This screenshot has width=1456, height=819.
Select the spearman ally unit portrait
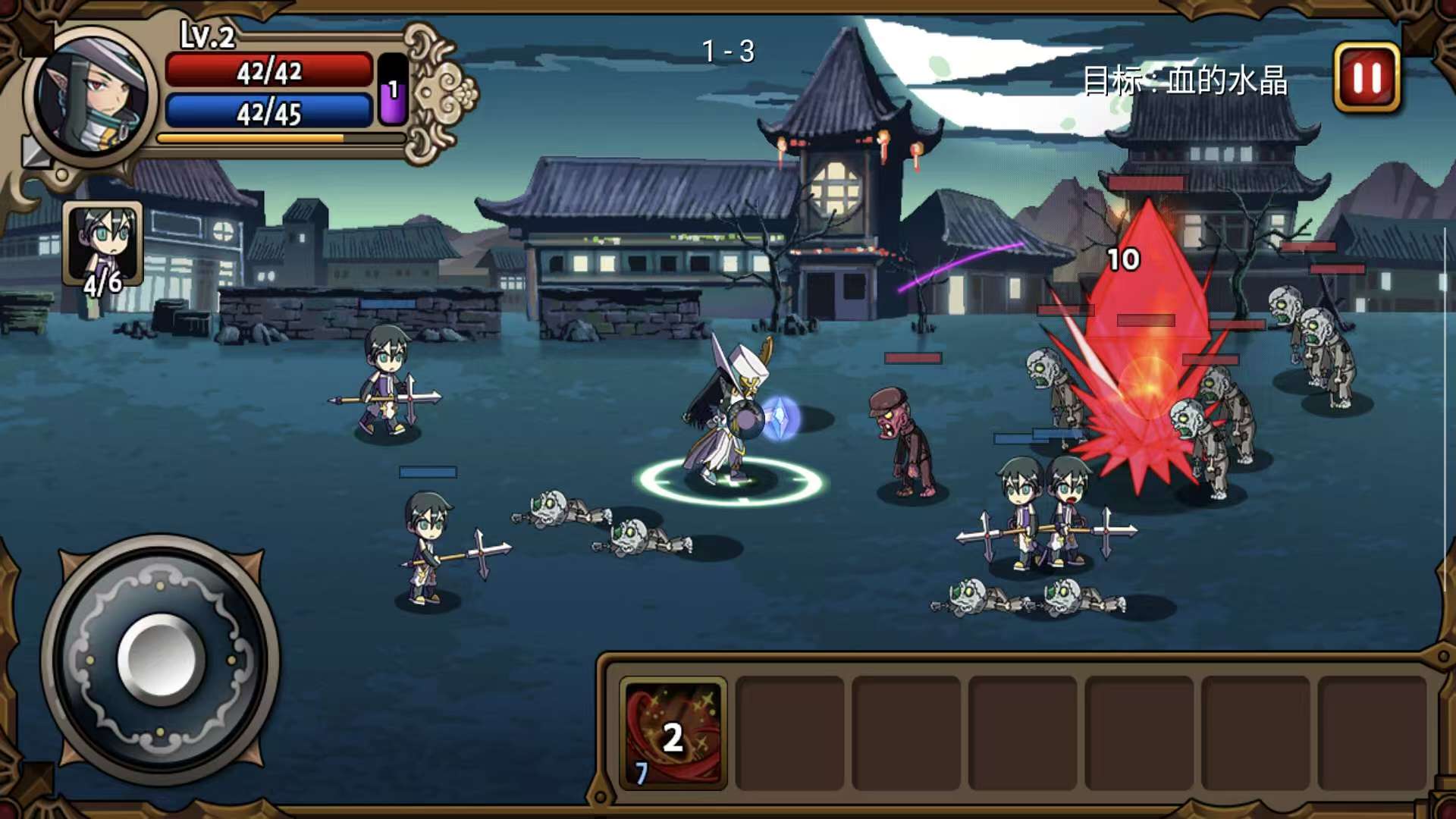[x=102, y=244]
